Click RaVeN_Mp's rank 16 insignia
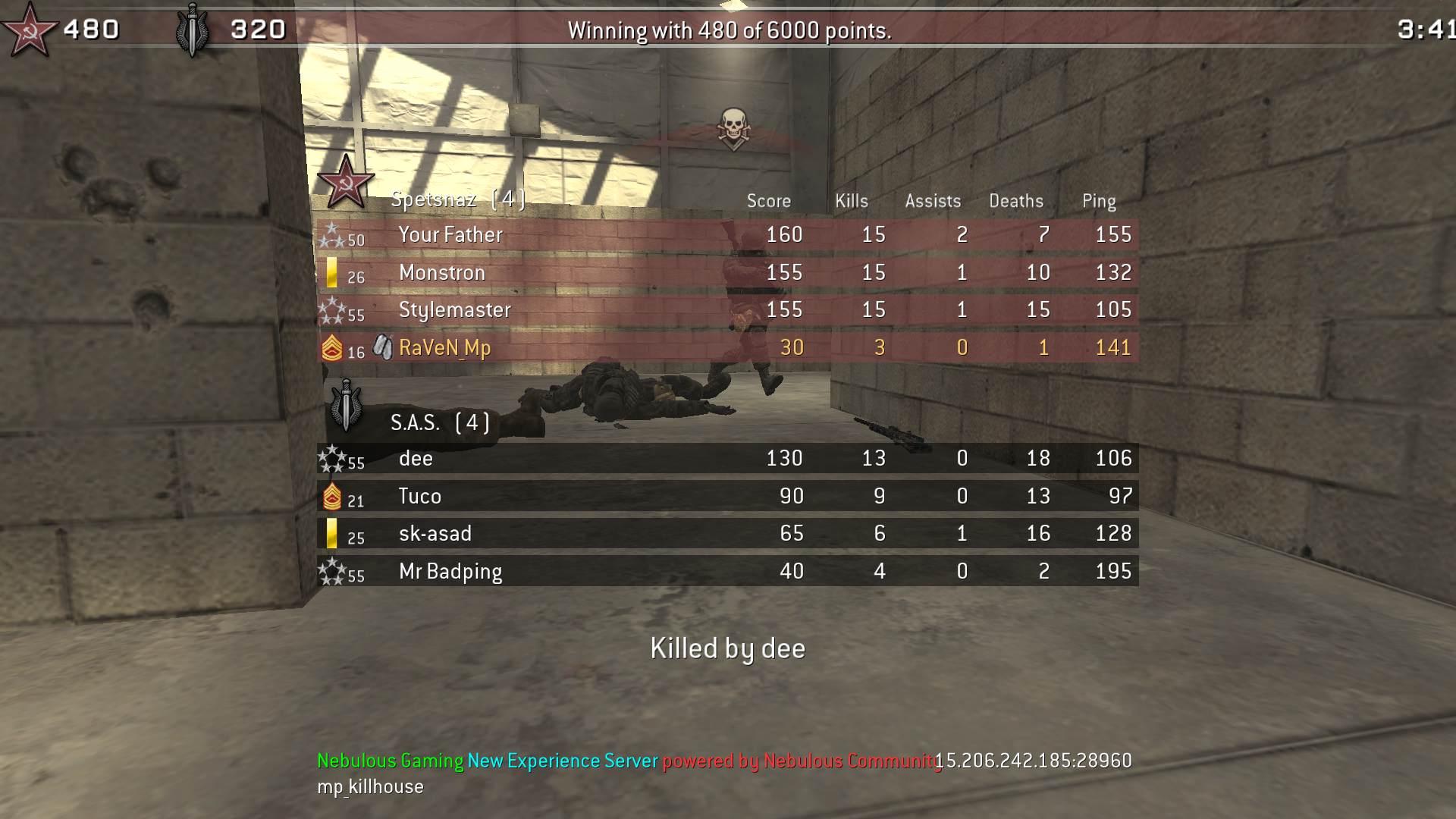This screenshot has height=819, width=1456. (x=332, y=347)
